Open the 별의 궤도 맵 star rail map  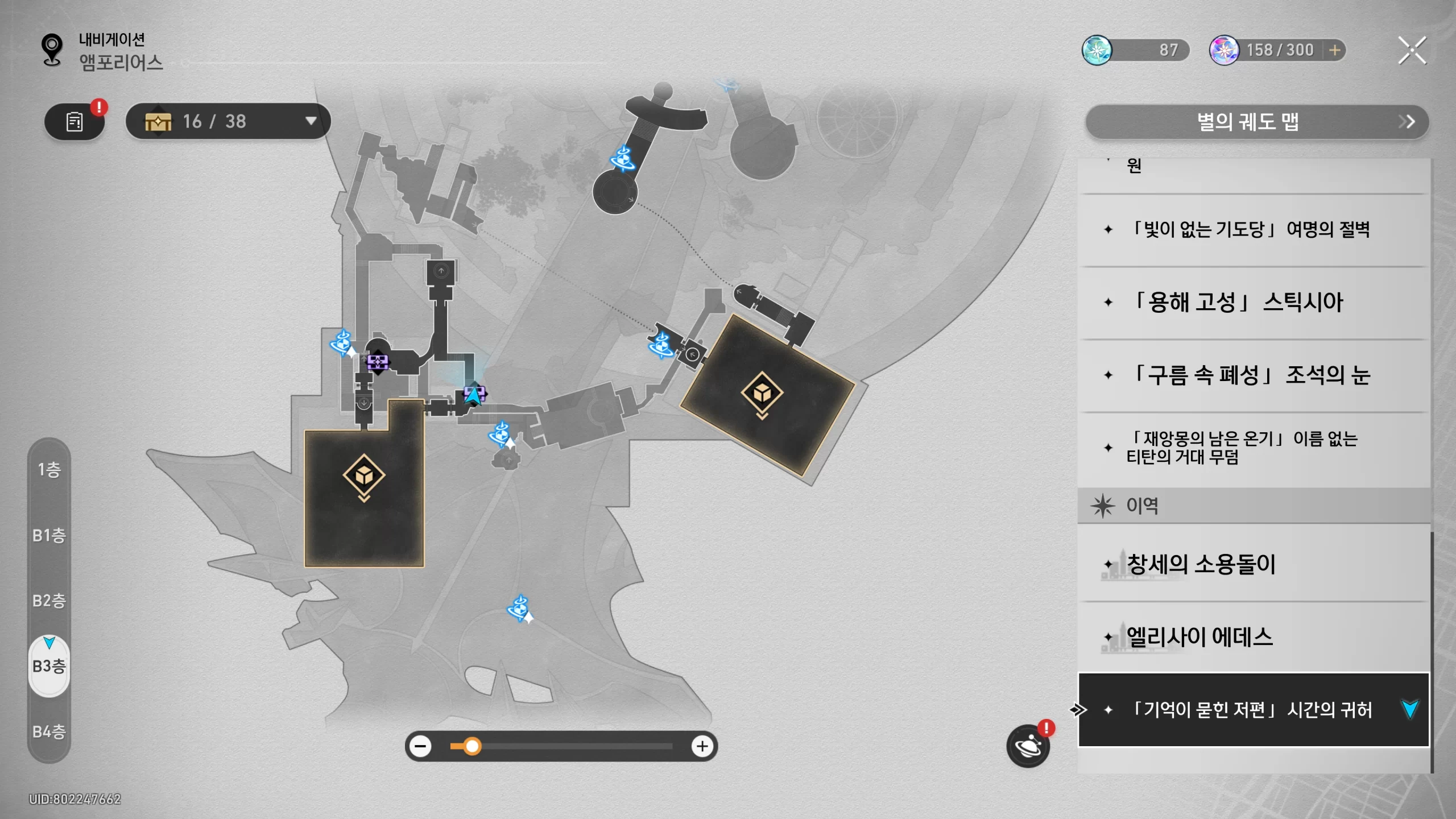[x=1257, y=122]
